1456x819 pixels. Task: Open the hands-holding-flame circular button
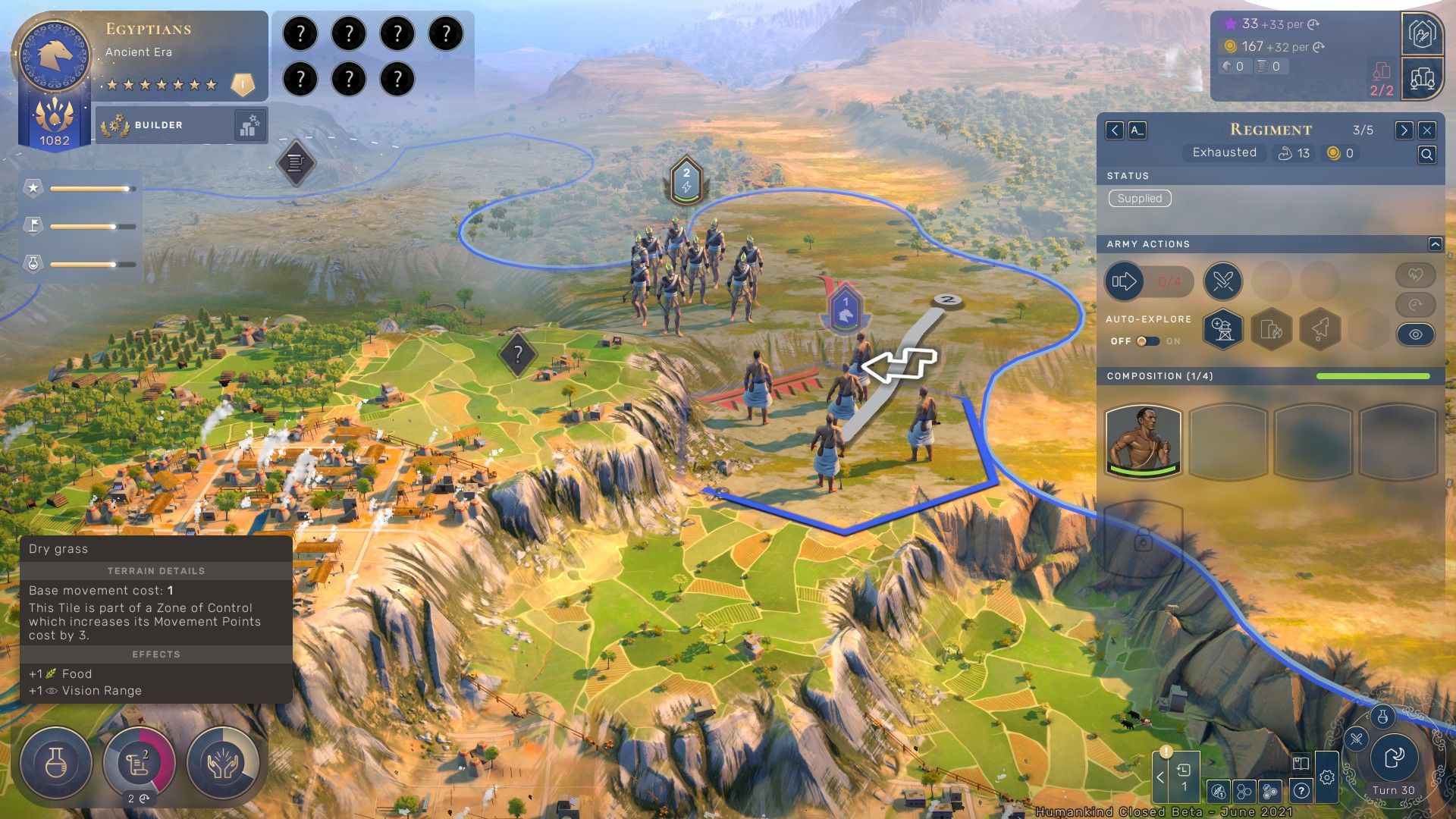223,763
